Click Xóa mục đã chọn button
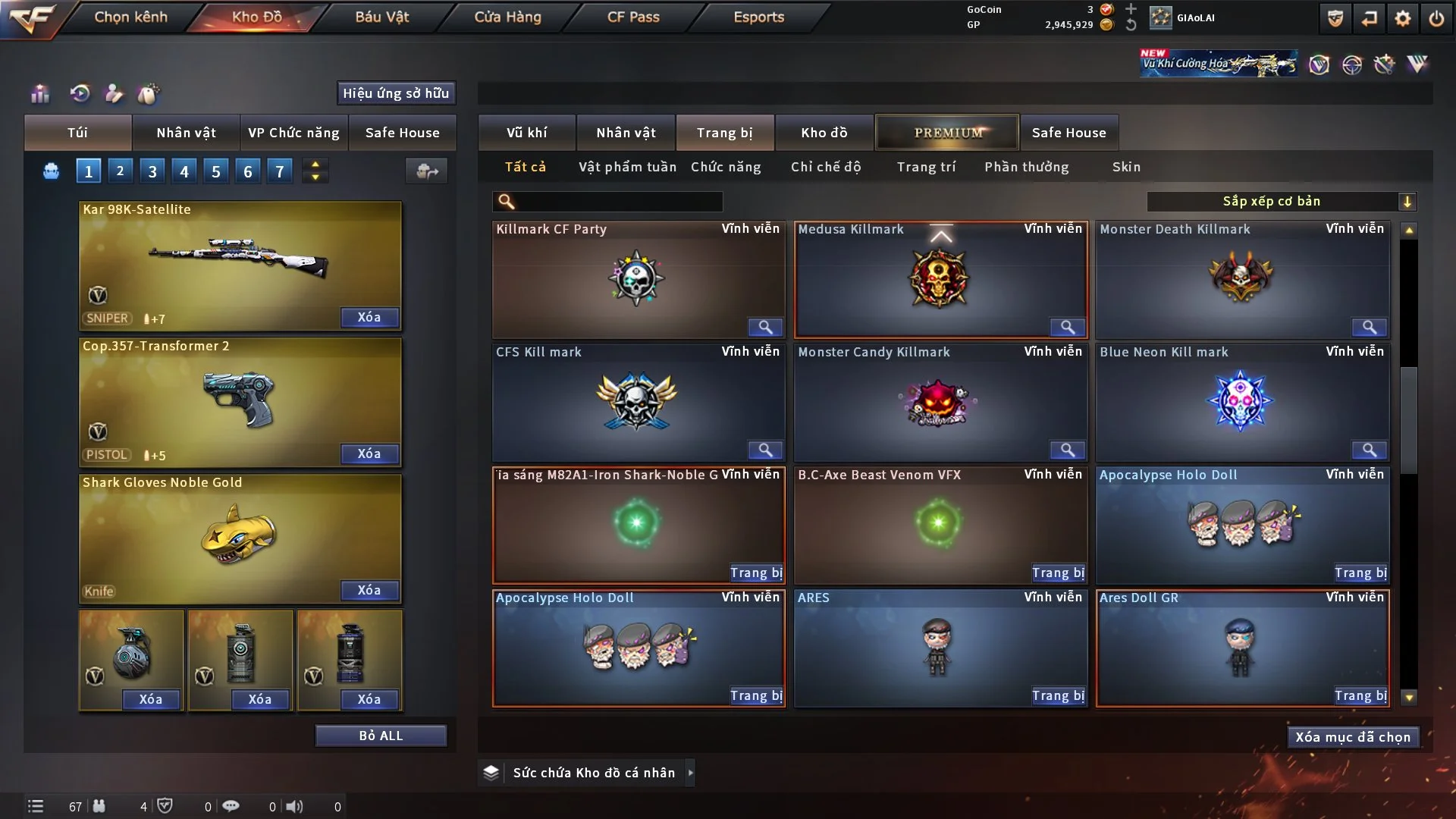1456x819 pixels. [1353, 737]
